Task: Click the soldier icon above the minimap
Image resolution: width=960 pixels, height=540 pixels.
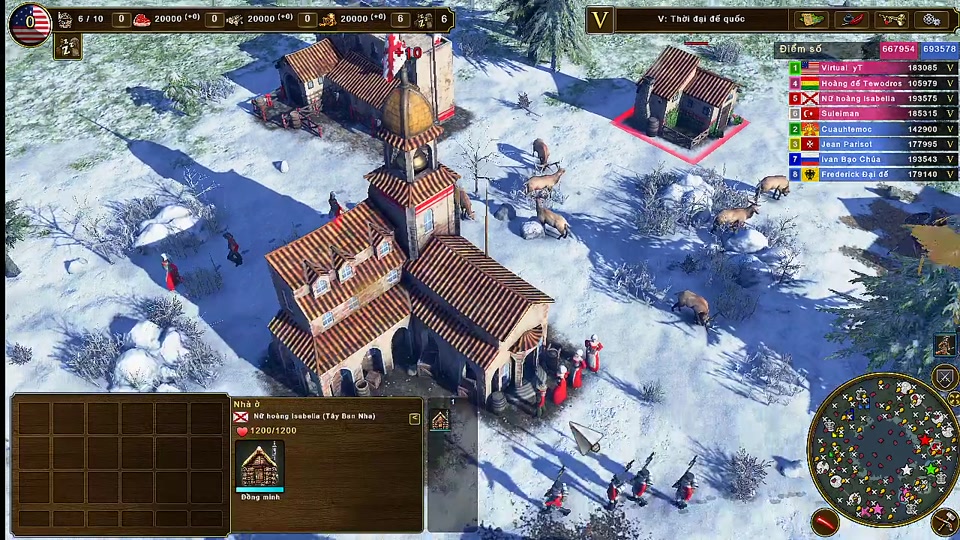Action: [944, 346]
